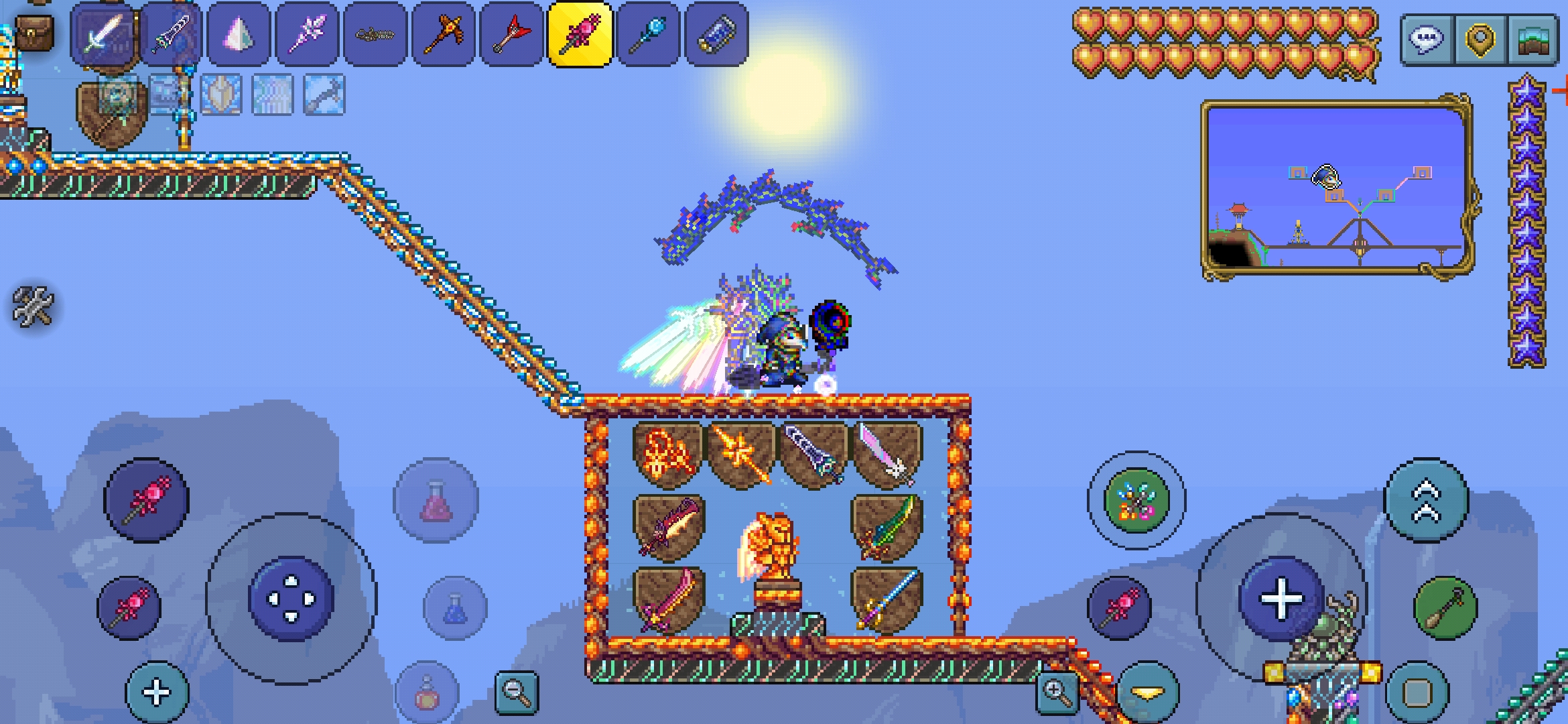Fire the grappling hook button
The width and height of the screenshot is (1568, 724).
pos(1445,608)
